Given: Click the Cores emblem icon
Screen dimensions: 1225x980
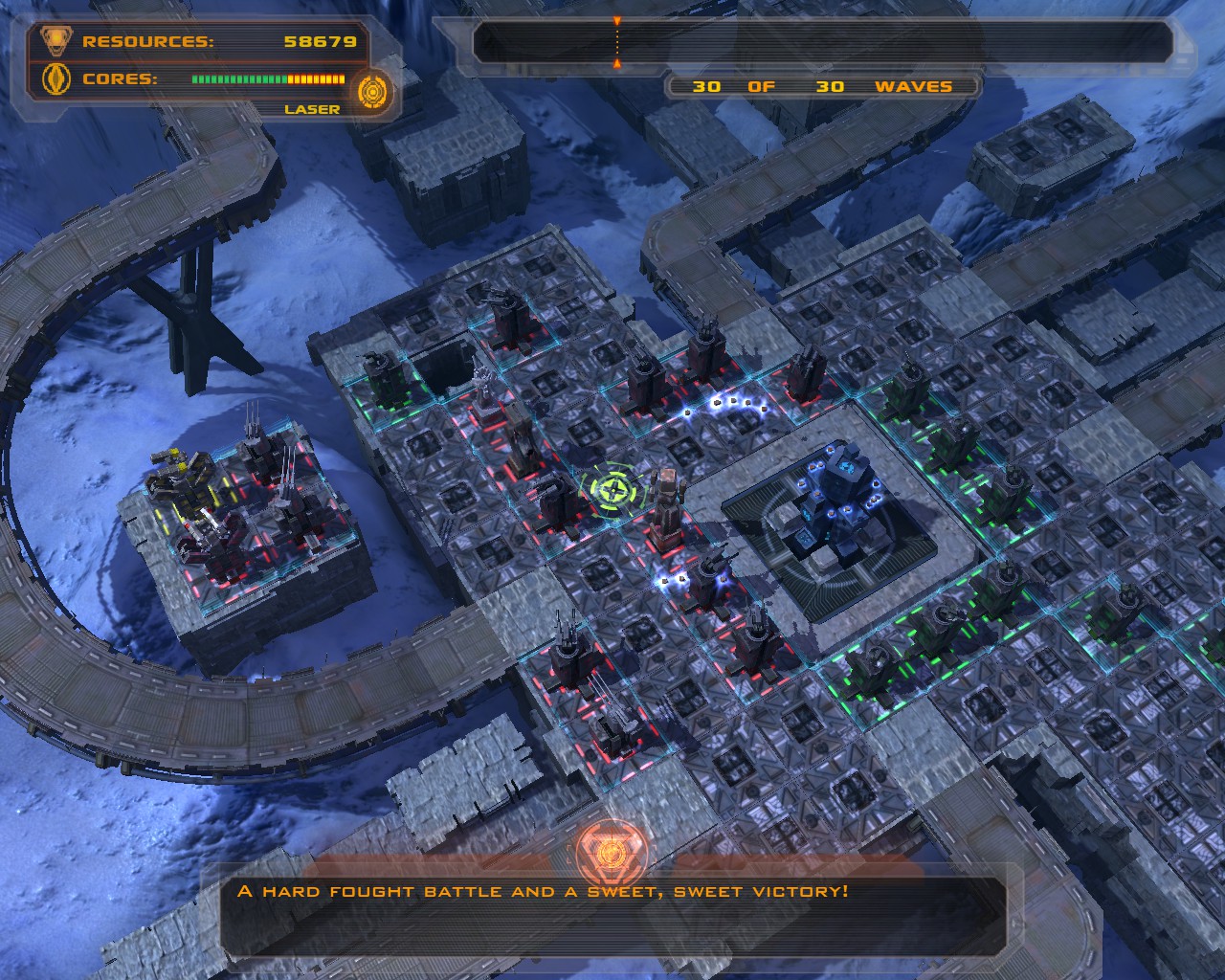Looking at the screenshot, I should 56,80.
